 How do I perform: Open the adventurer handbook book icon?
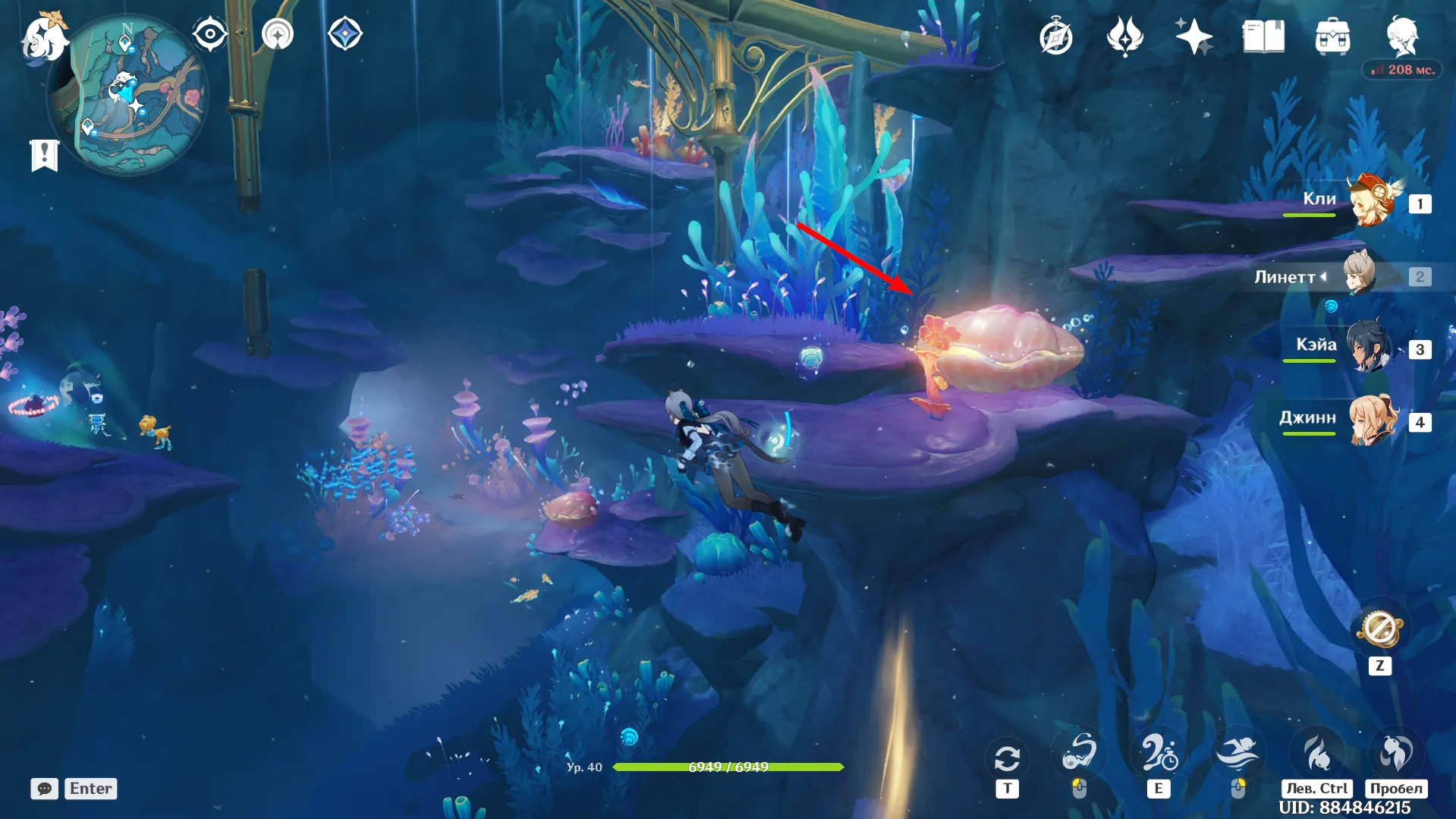1263,36
